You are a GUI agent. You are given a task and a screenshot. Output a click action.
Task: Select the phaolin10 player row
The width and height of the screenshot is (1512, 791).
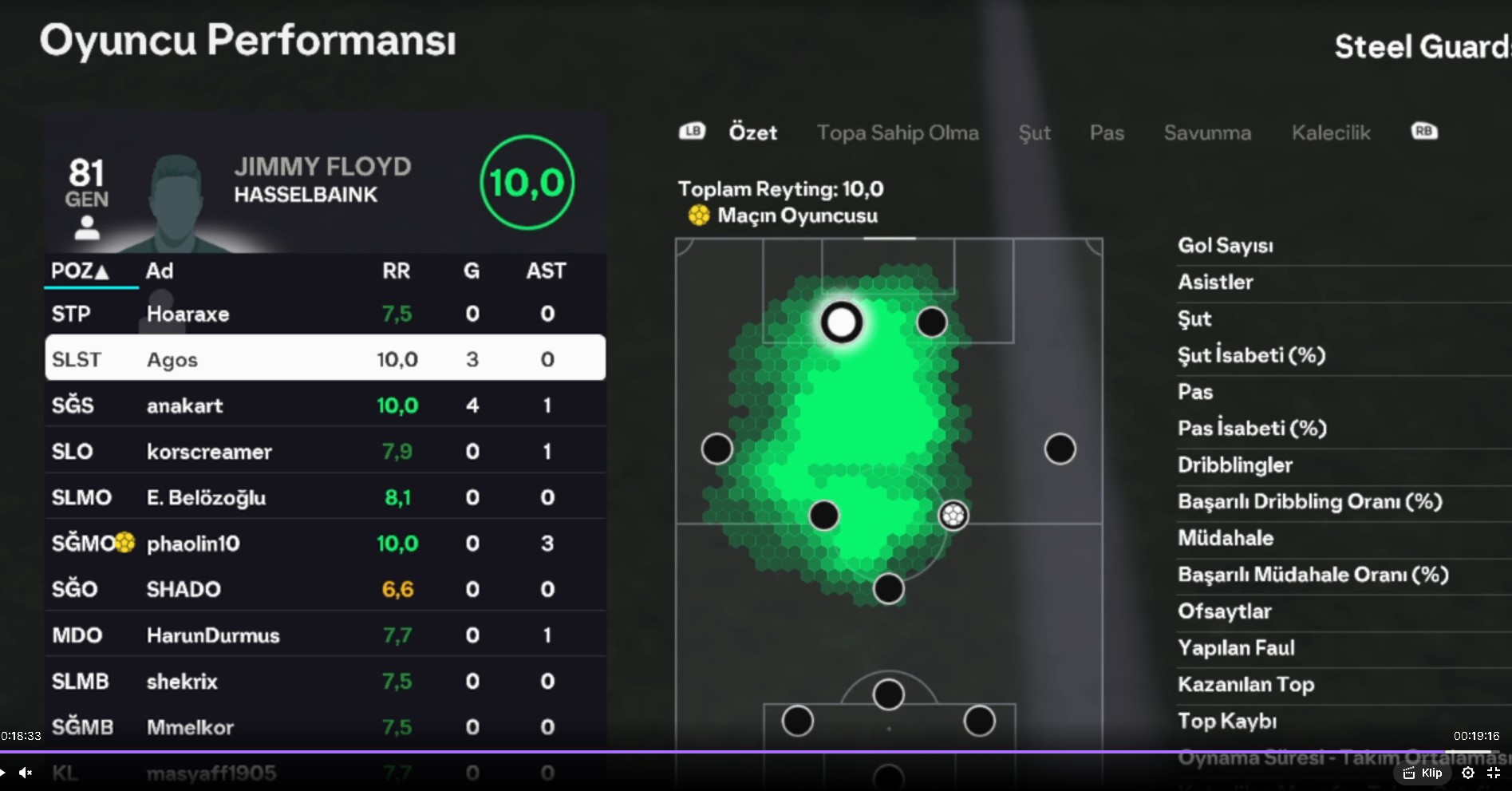(x=325, y=544)
